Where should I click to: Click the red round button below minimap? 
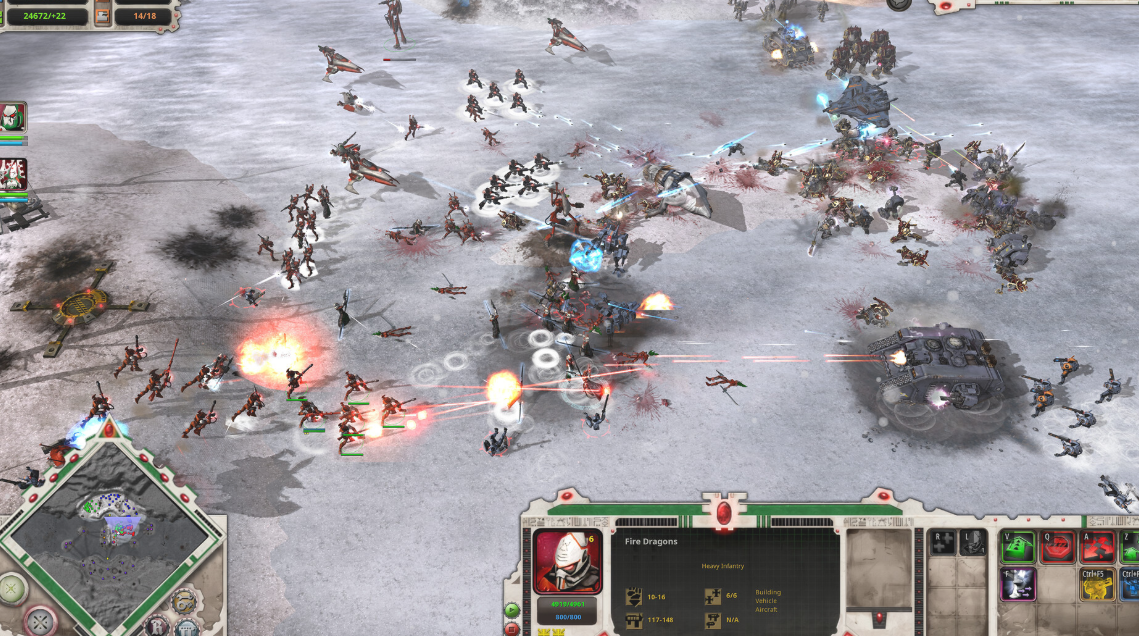(42, 621)
